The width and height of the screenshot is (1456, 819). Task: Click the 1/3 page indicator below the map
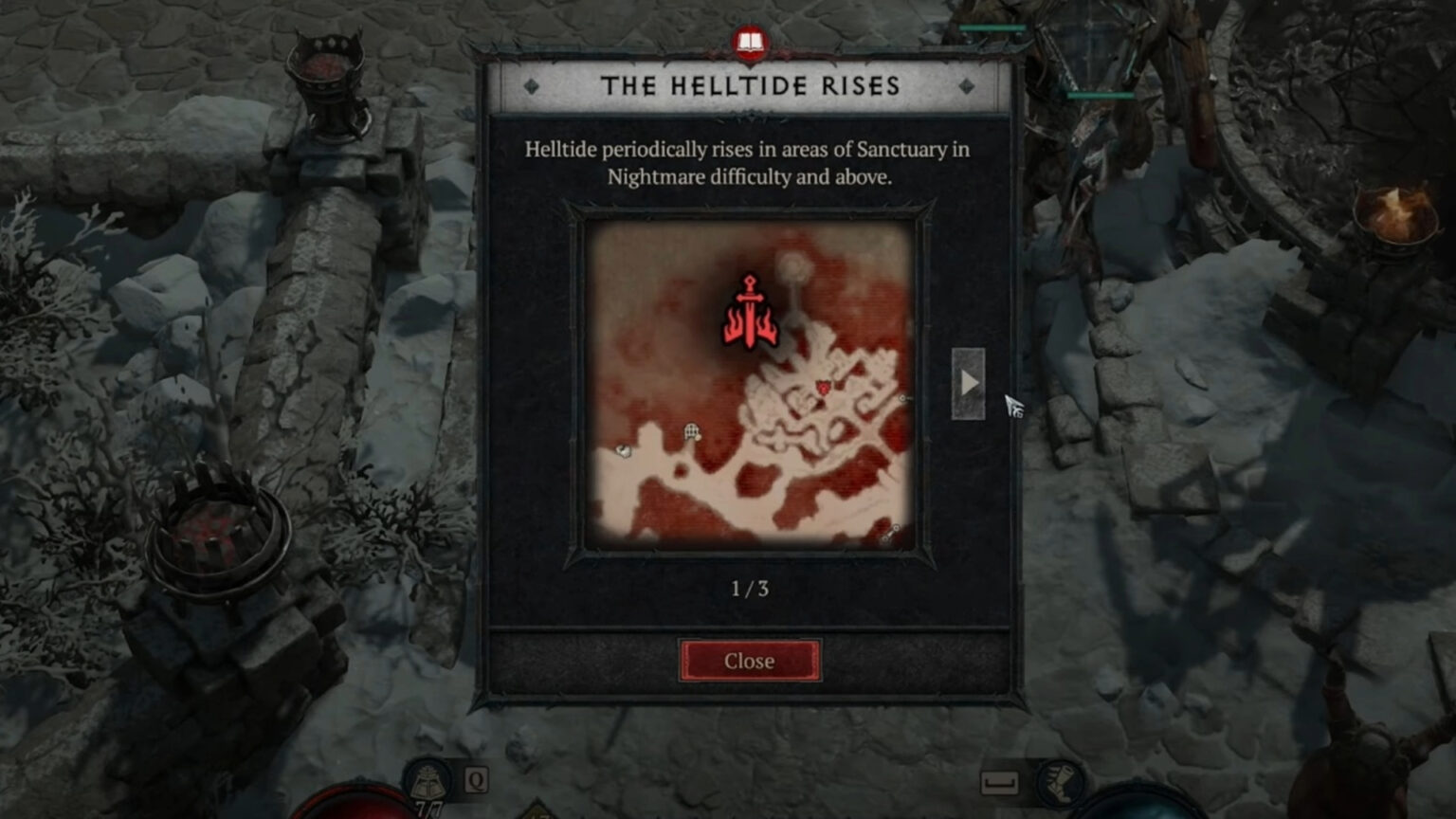[750, 588]
